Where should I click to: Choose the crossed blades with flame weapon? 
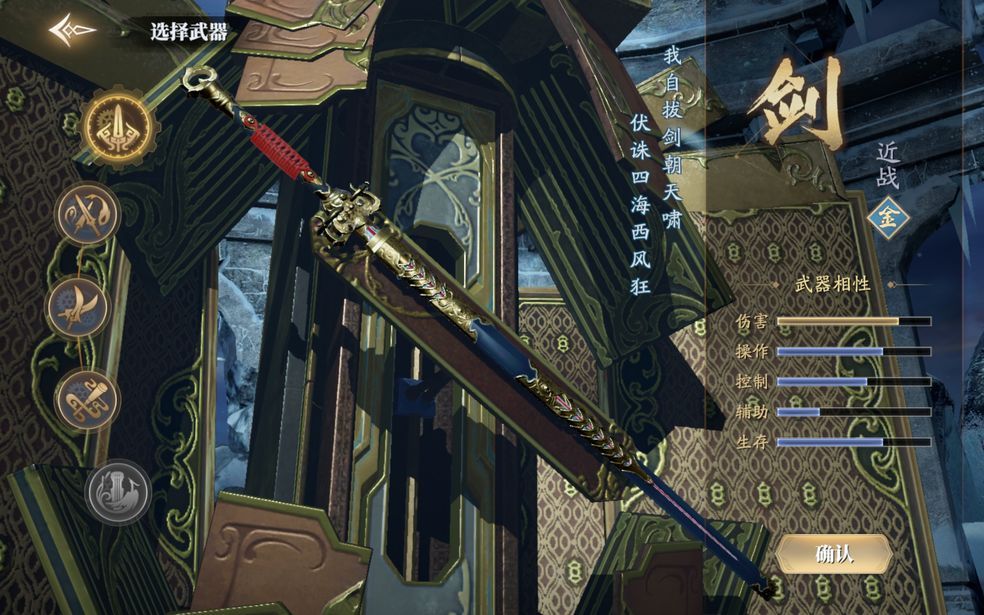[88, 214]
